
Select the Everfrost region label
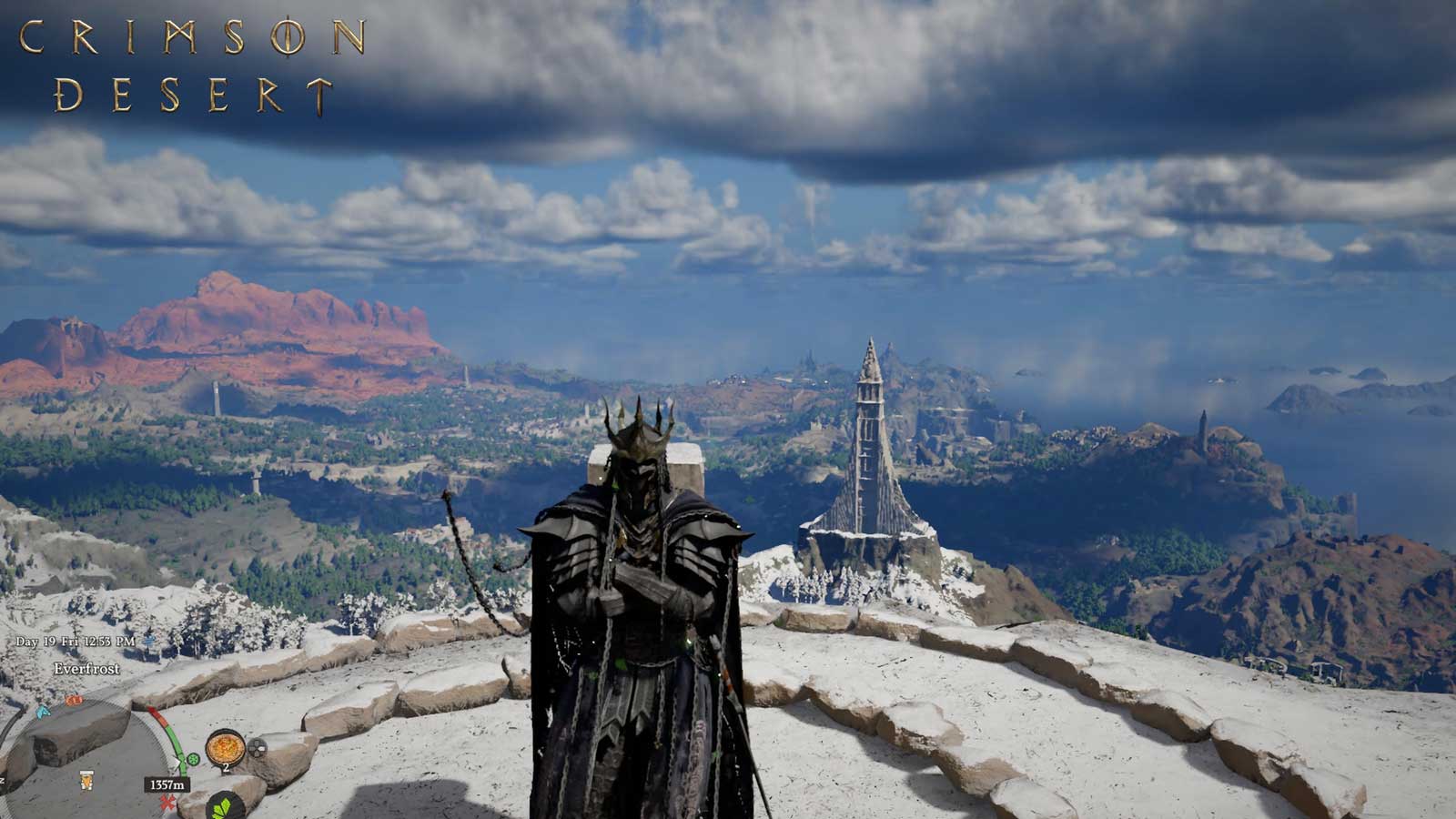(86, 669)
